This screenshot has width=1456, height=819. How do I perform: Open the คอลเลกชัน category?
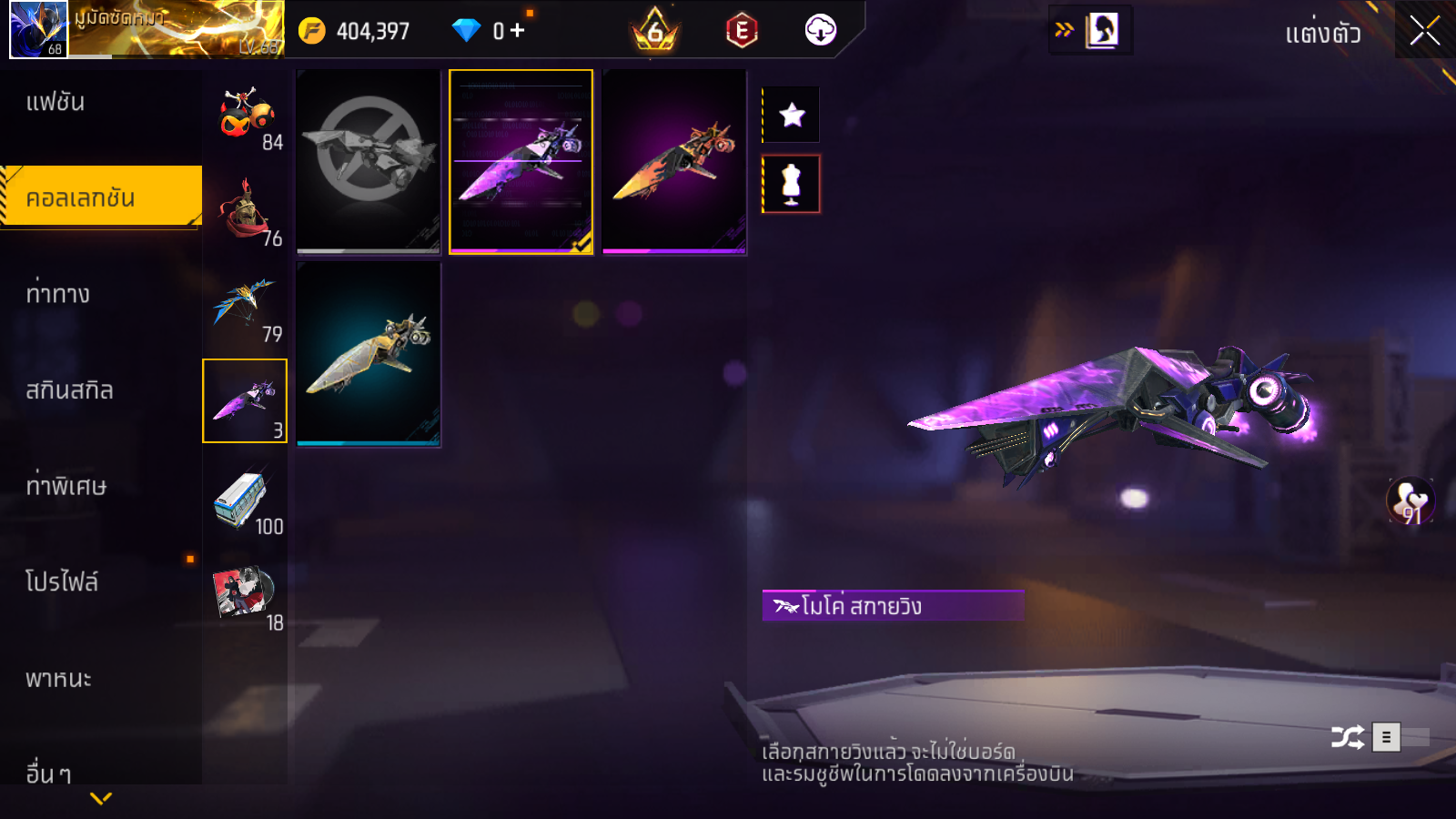click(x=100, y=197)
